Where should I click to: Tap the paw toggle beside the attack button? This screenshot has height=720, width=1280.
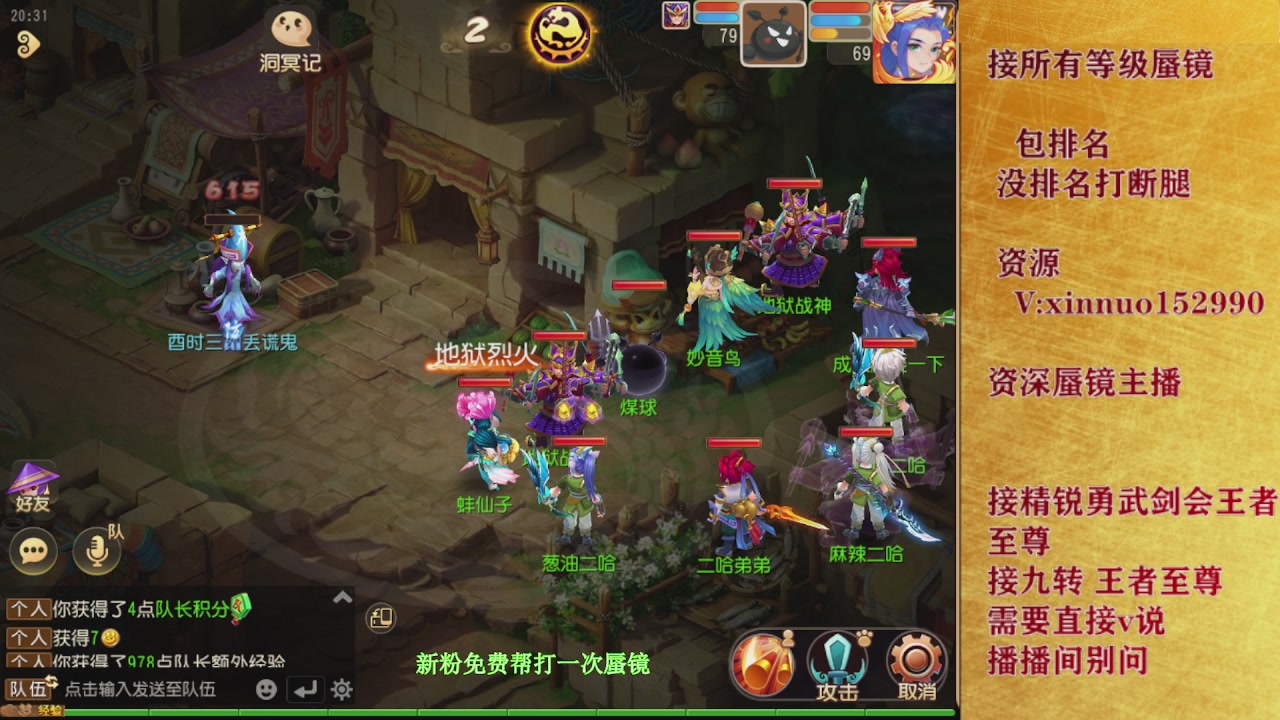(x=866, y=636)
